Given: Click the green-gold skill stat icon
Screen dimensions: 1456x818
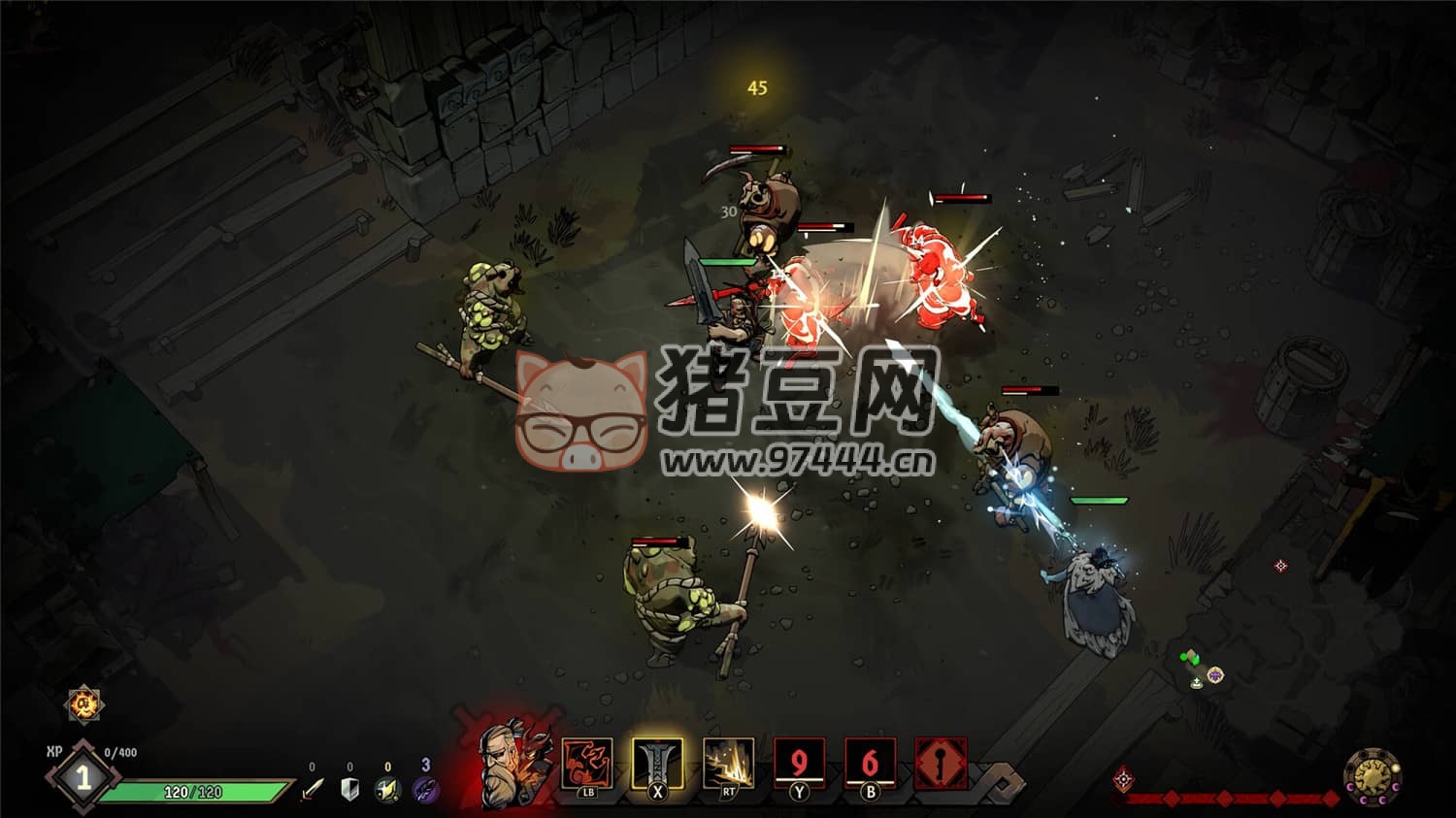Looking at the screenshot, I should click(x=387, y=789).
